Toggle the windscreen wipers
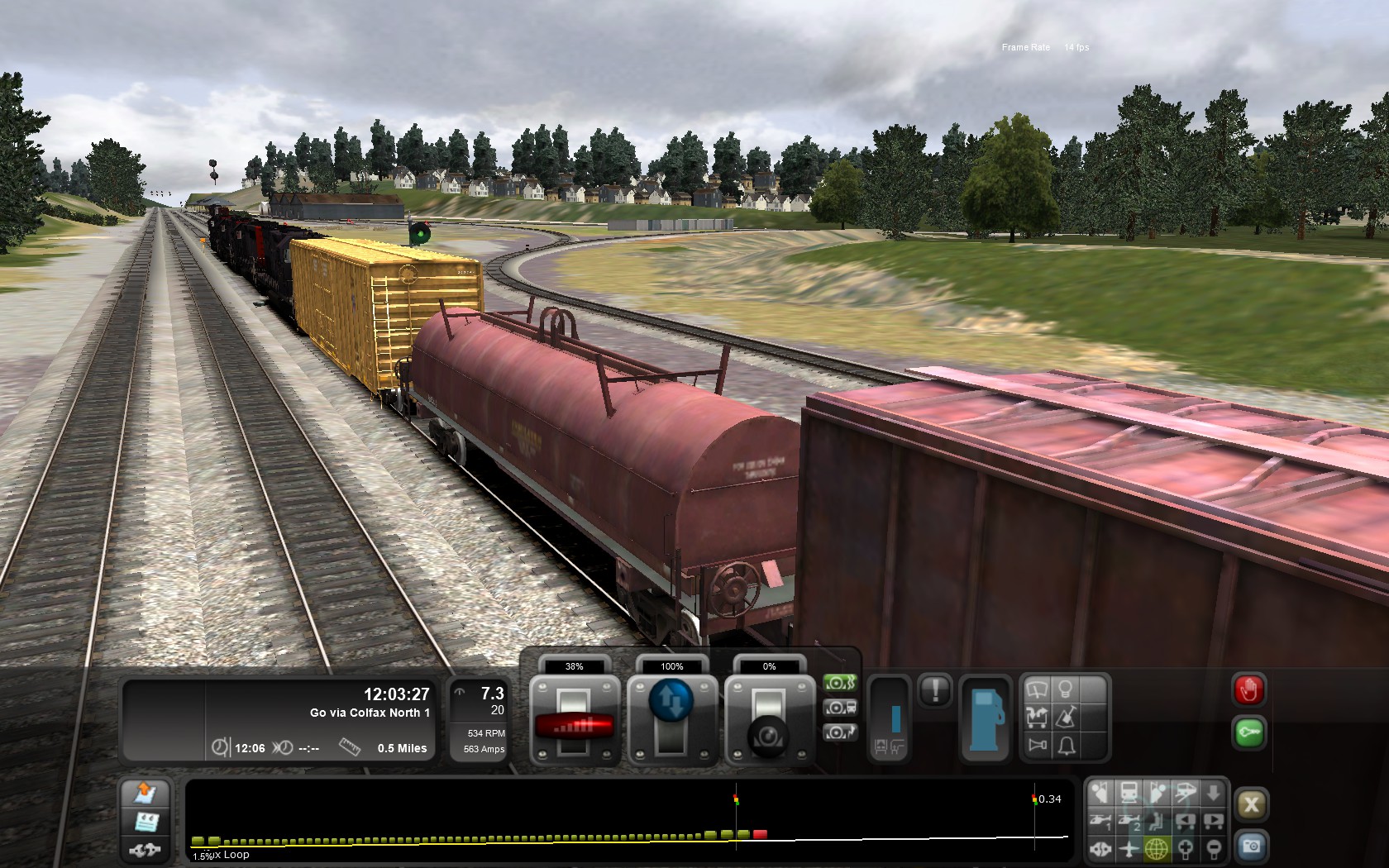1389x868 pixels. click(1037, 689)
